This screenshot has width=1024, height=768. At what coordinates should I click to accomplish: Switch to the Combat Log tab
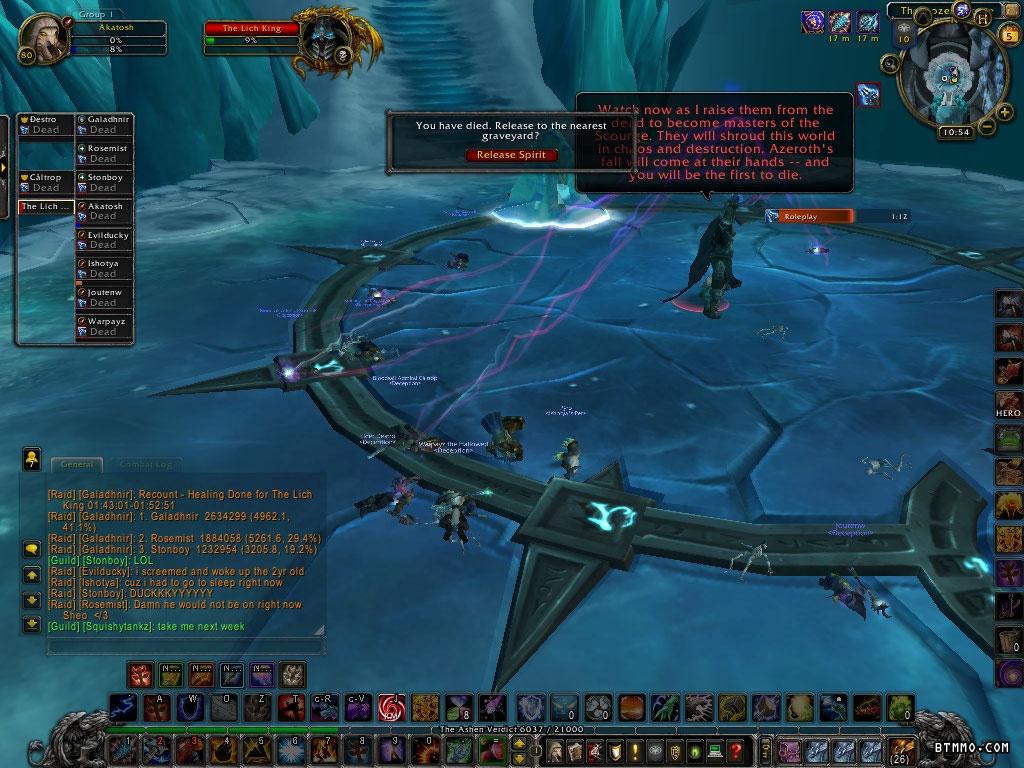[x=146, y=464]
